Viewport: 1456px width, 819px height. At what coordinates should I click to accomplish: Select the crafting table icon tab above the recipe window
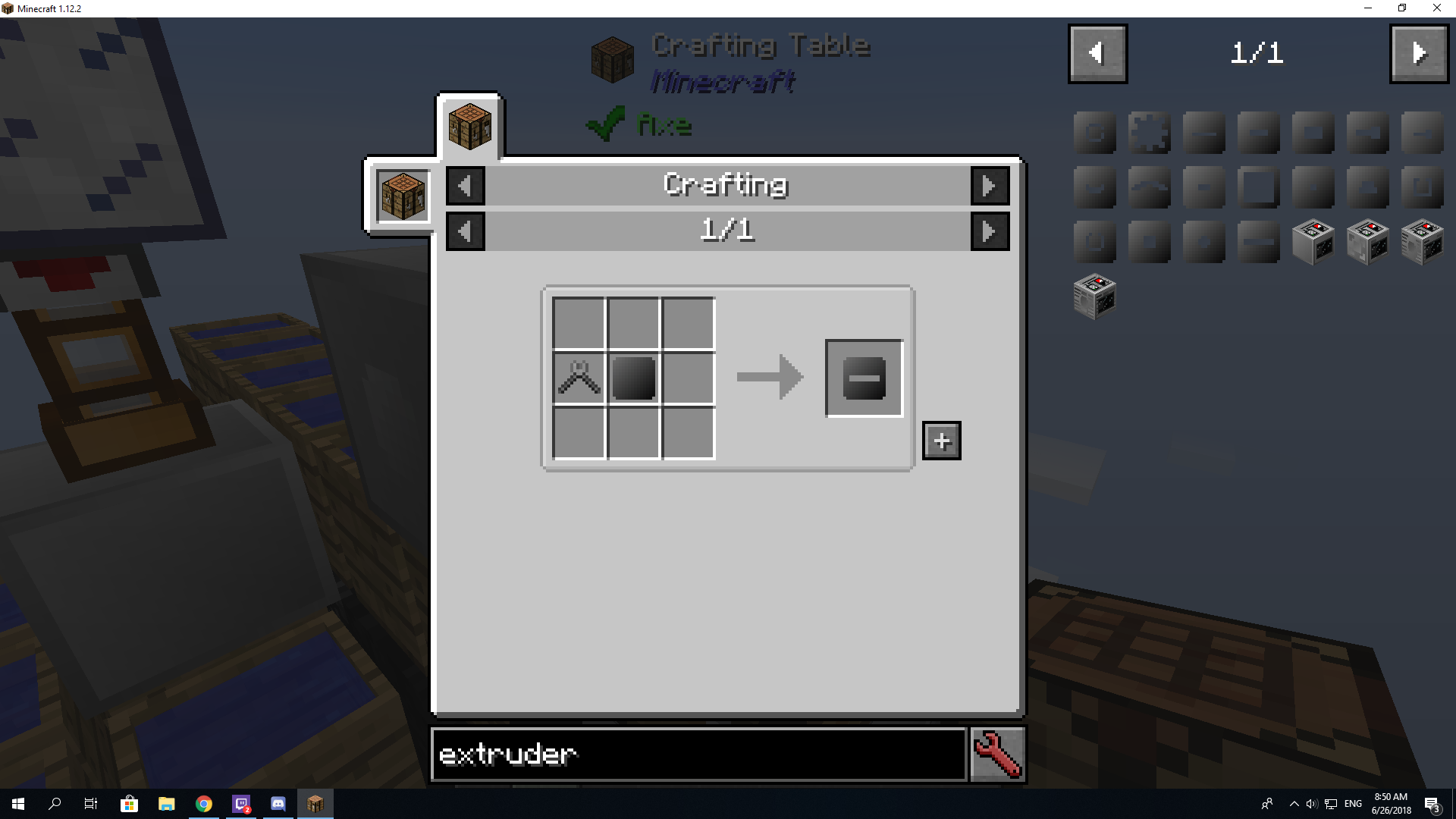tap(469, 126)
